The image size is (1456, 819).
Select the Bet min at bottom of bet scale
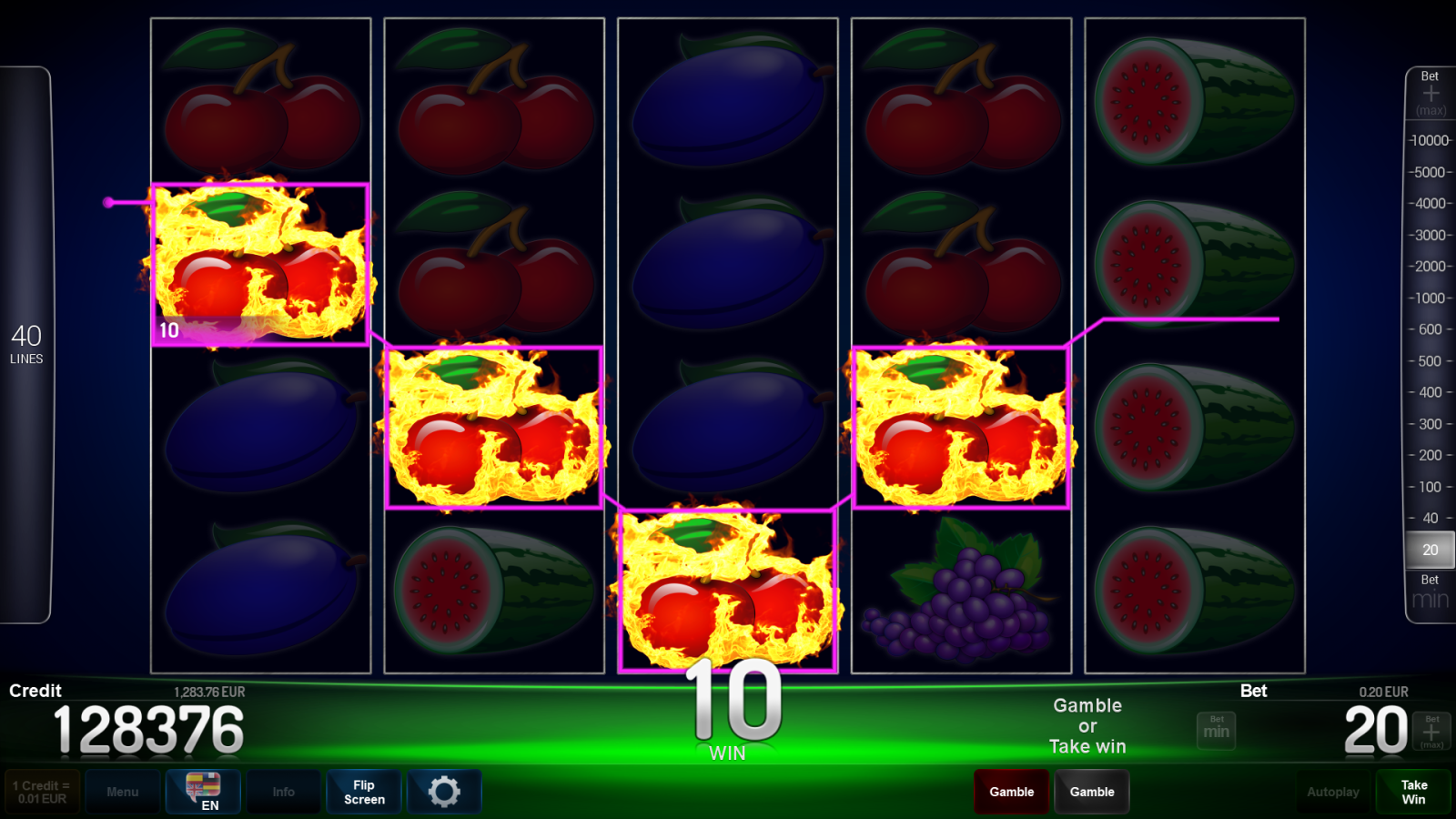(1429, 590)
